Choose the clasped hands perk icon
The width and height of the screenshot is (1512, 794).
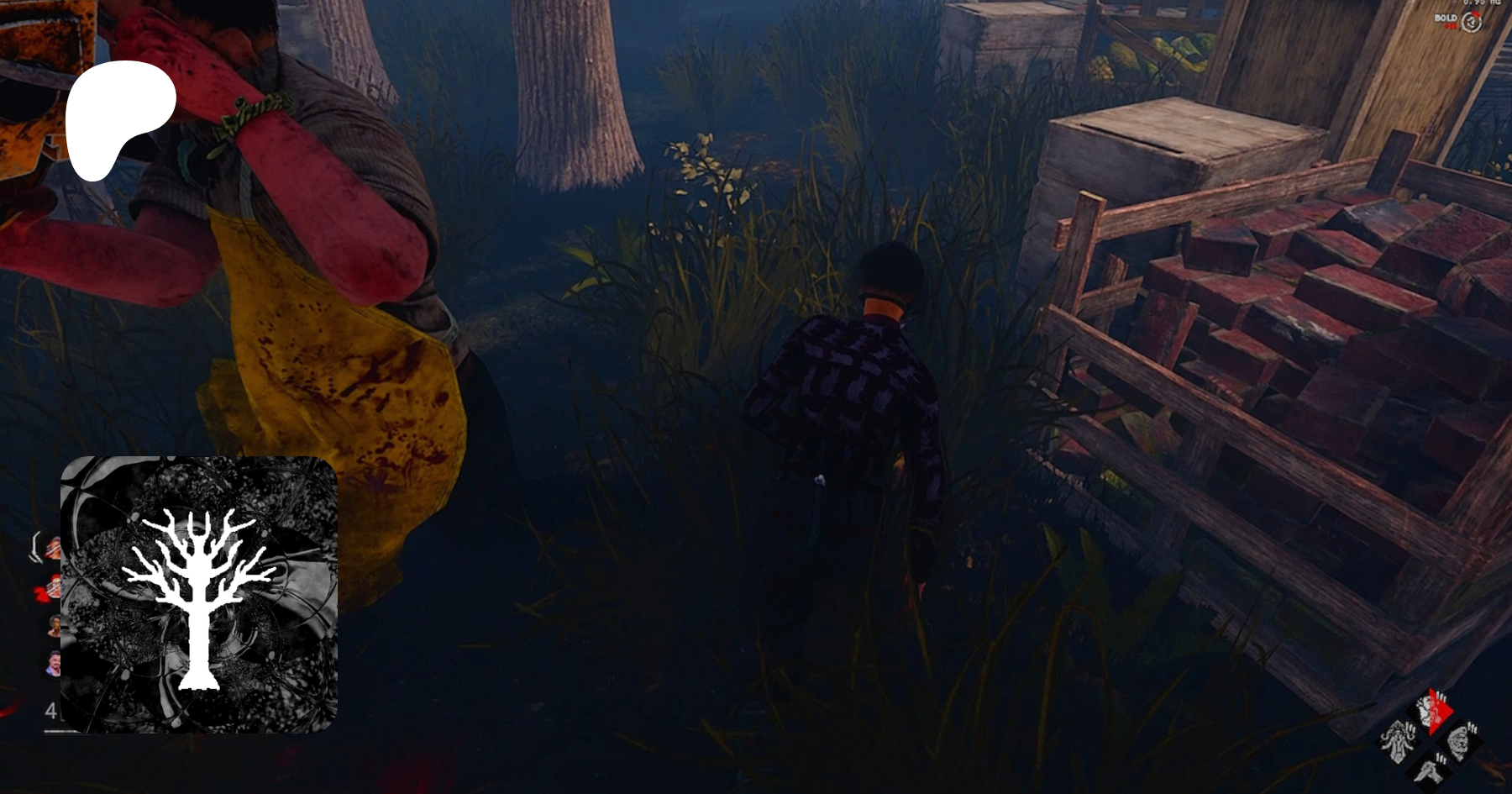1431,769
